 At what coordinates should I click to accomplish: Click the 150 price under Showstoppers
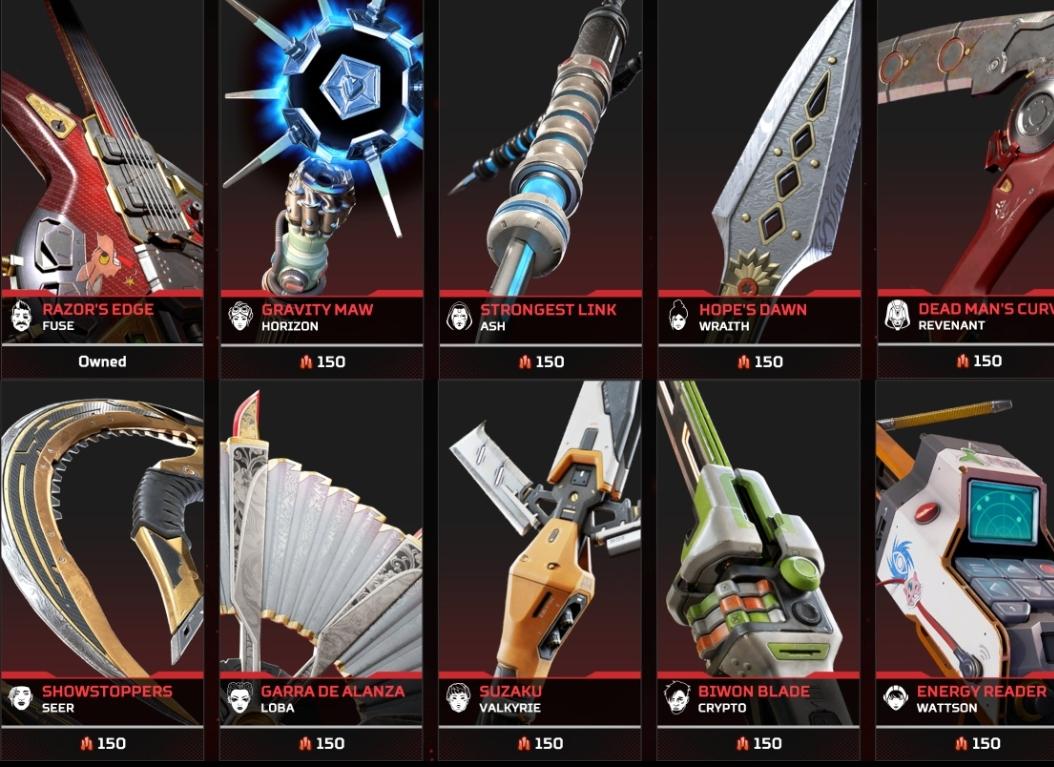coord(103,744)
